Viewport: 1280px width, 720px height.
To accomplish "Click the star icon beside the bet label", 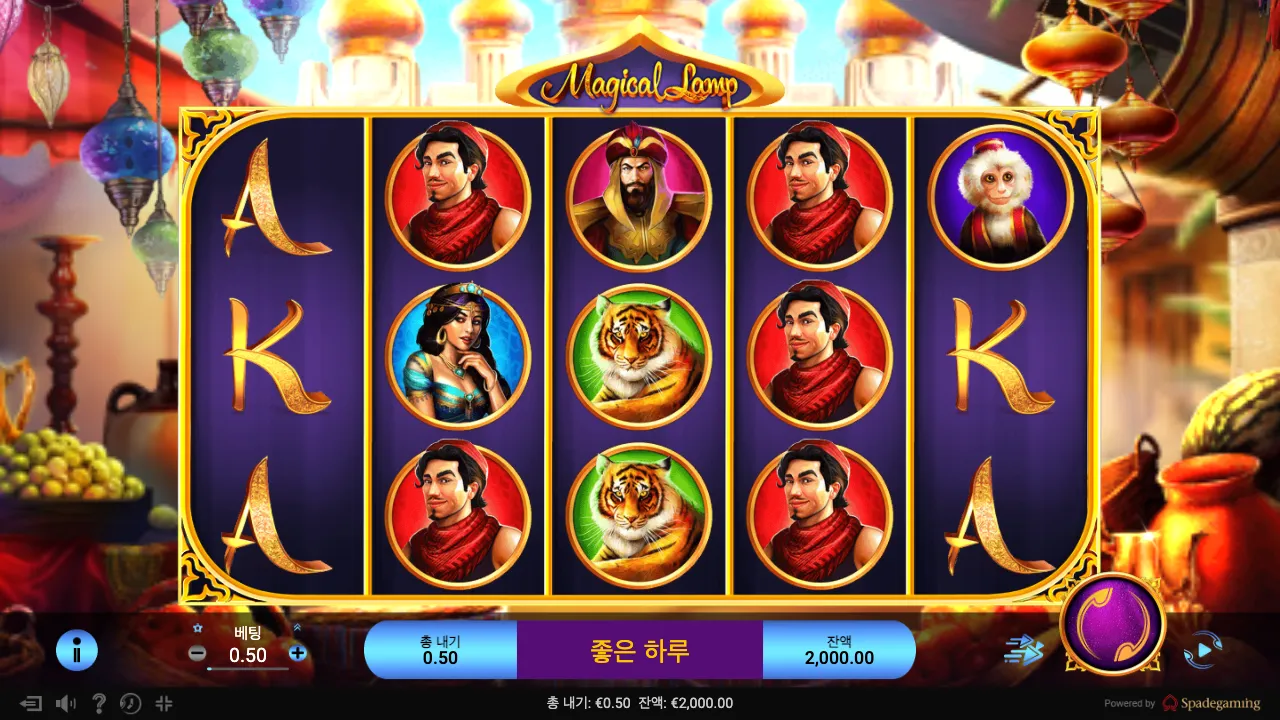I will (x=198, y=628).
